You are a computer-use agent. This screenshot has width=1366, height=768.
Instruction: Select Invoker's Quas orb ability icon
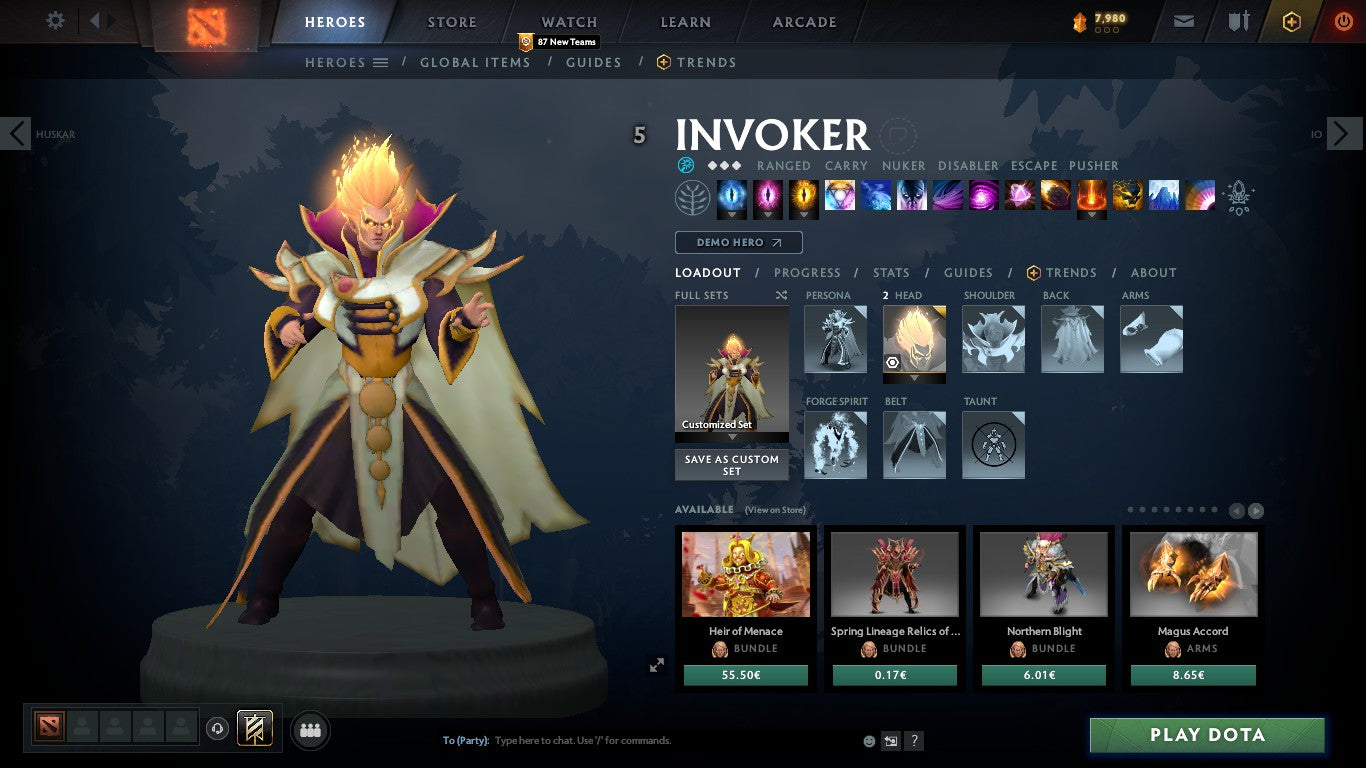pos(732,196)
